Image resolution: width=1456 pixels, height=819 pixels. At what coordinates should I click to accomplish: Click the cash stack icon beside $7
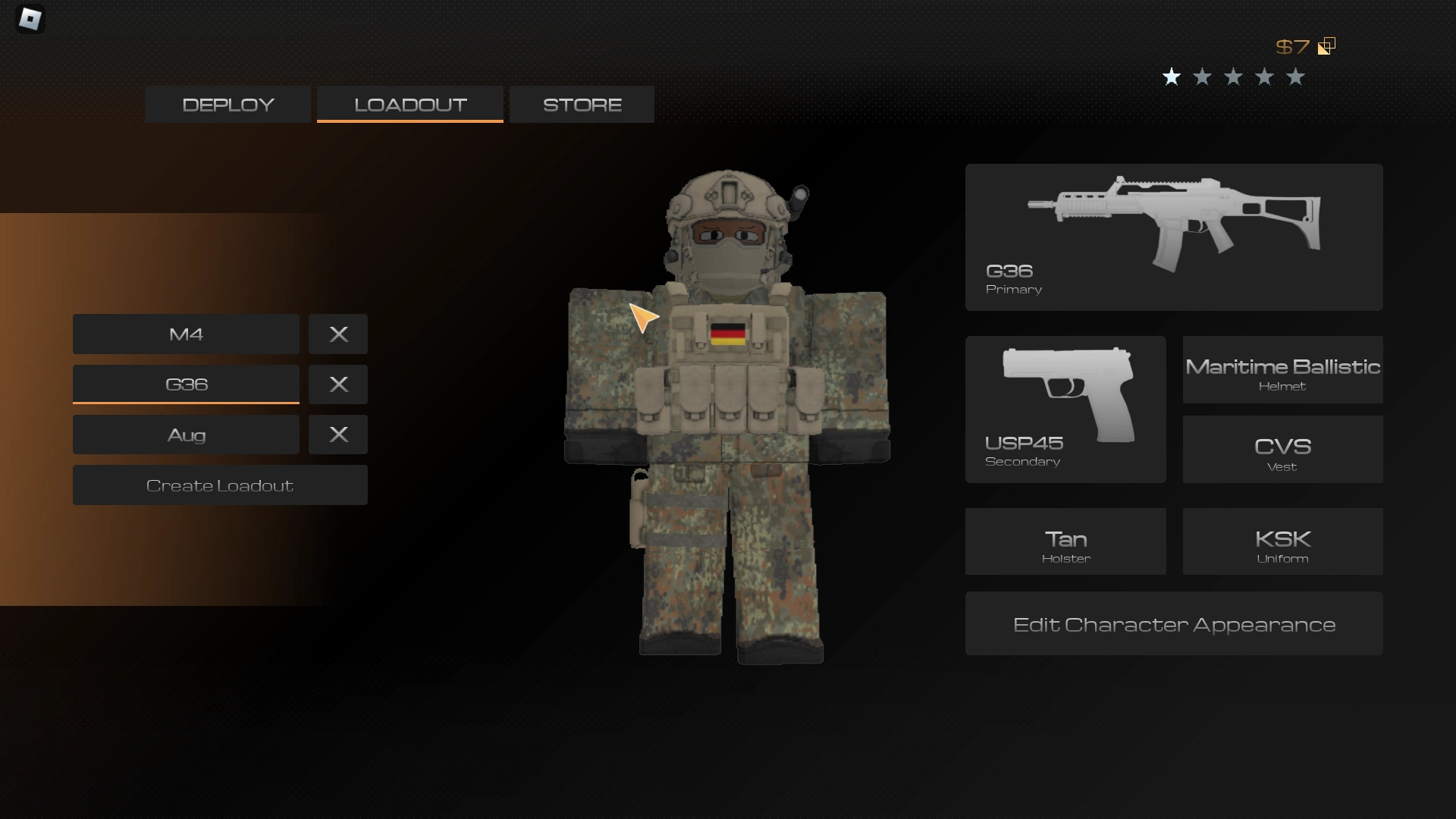1326,45
